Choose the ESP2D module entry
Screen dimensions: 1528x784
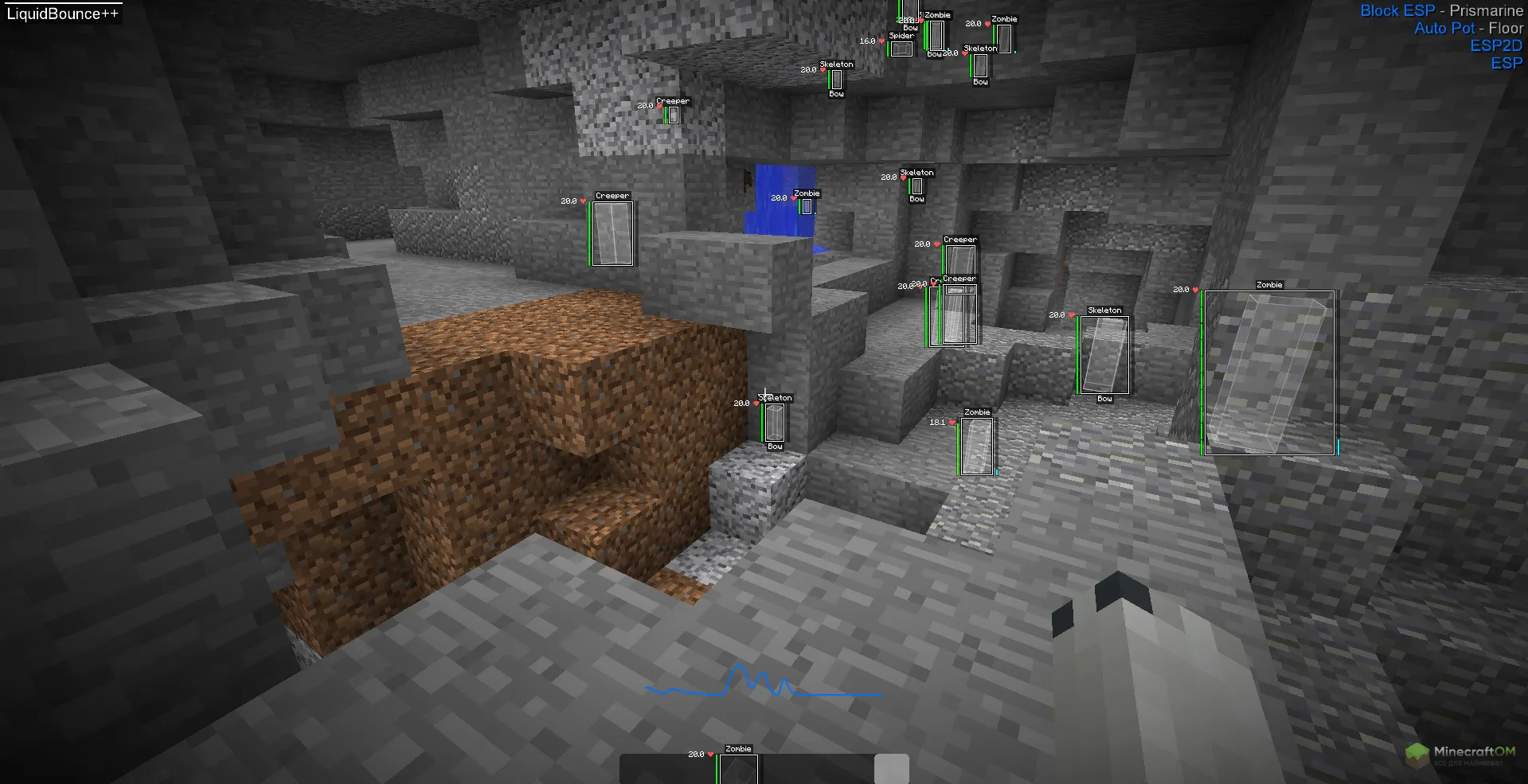[1495, 45]
